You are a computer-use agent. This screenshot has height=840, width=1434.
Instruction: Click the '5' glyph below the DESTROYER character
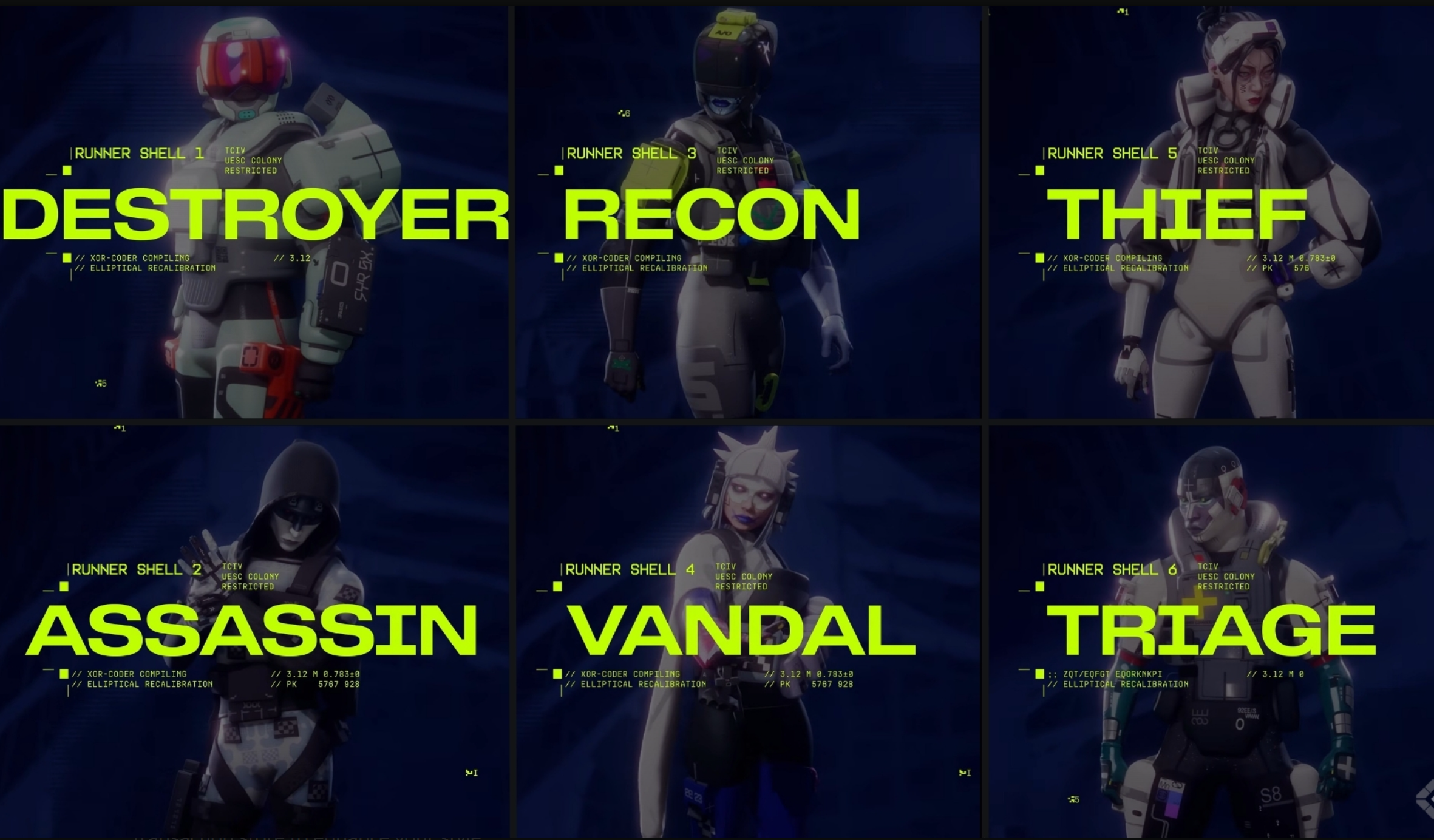pyautogui.click(x=102, y=384)
